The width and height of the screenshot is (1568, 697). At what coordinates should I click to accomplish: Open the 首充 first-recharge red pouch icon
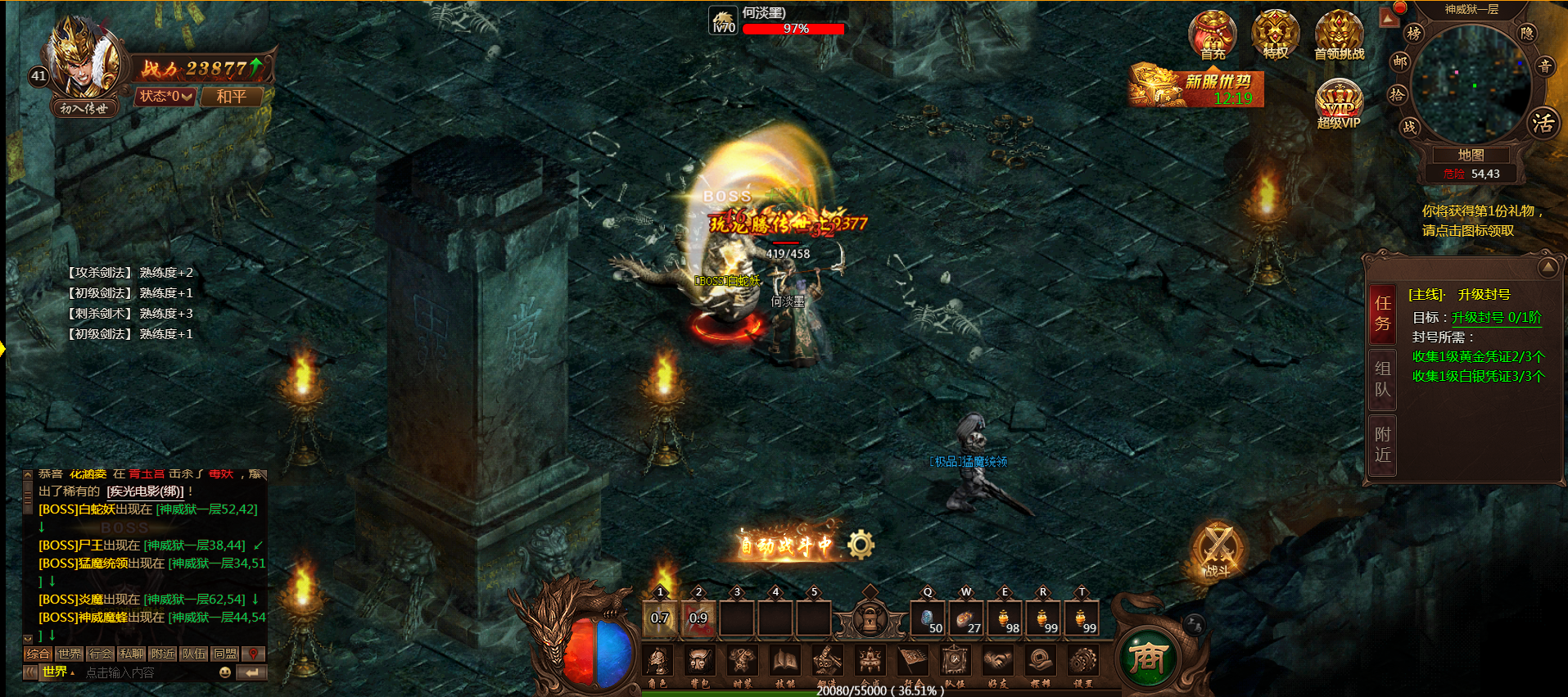[1212, 35]
